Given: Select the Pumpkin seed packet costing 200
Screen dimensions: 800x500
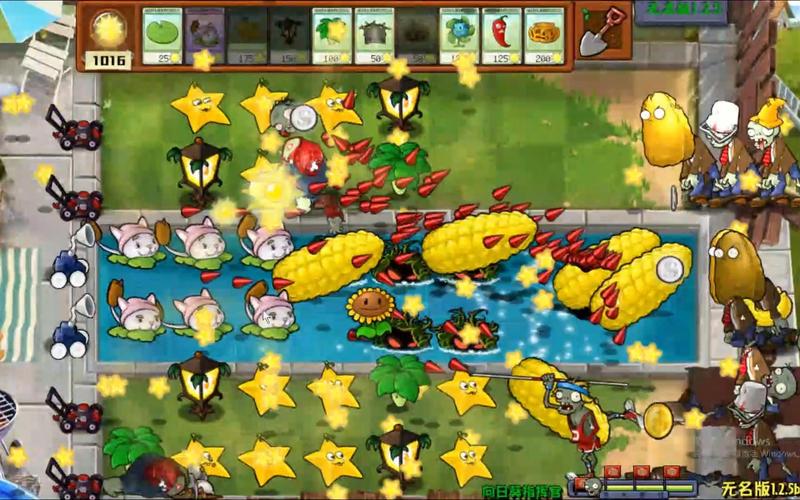Looking at the screenshot, I should 544,37.
